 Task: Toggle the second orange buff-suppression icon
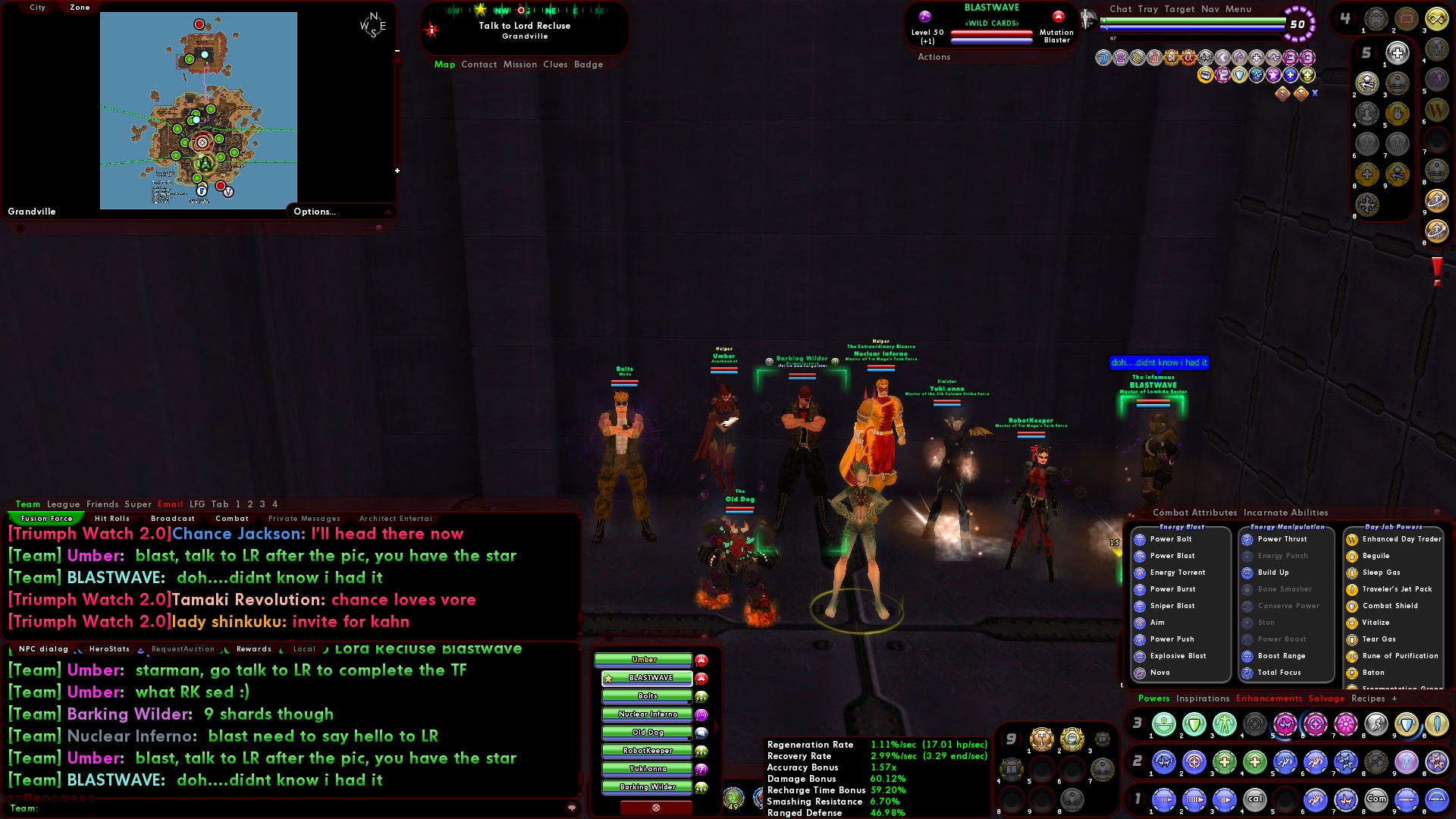click(x=1300, y=93)
